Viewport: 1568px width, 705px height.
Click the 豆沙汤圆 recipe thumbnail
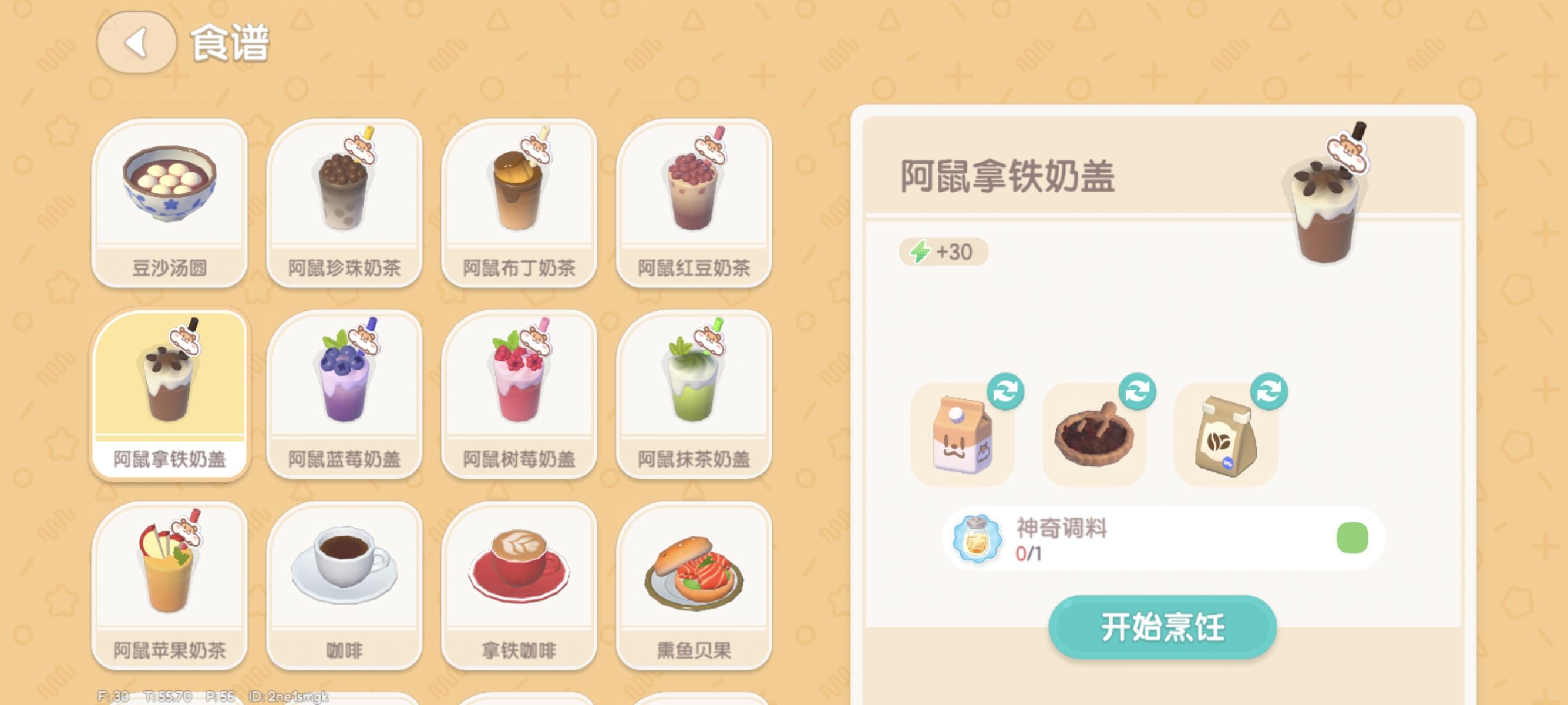point(170,201)
